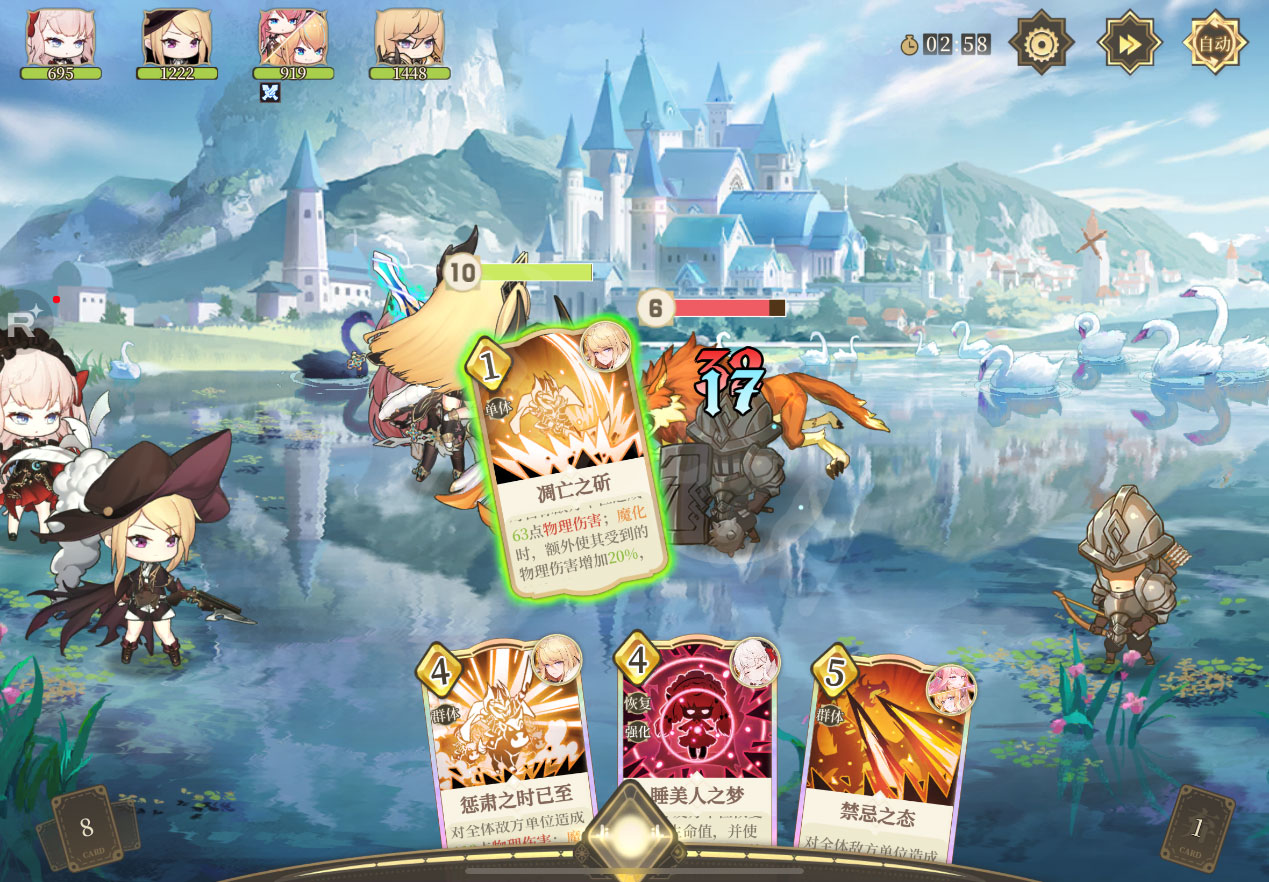The height and width of the screenshot is (882, 1269).
Task: Select the pink-haired portrait with 695 HP
Action: point(61,38)
